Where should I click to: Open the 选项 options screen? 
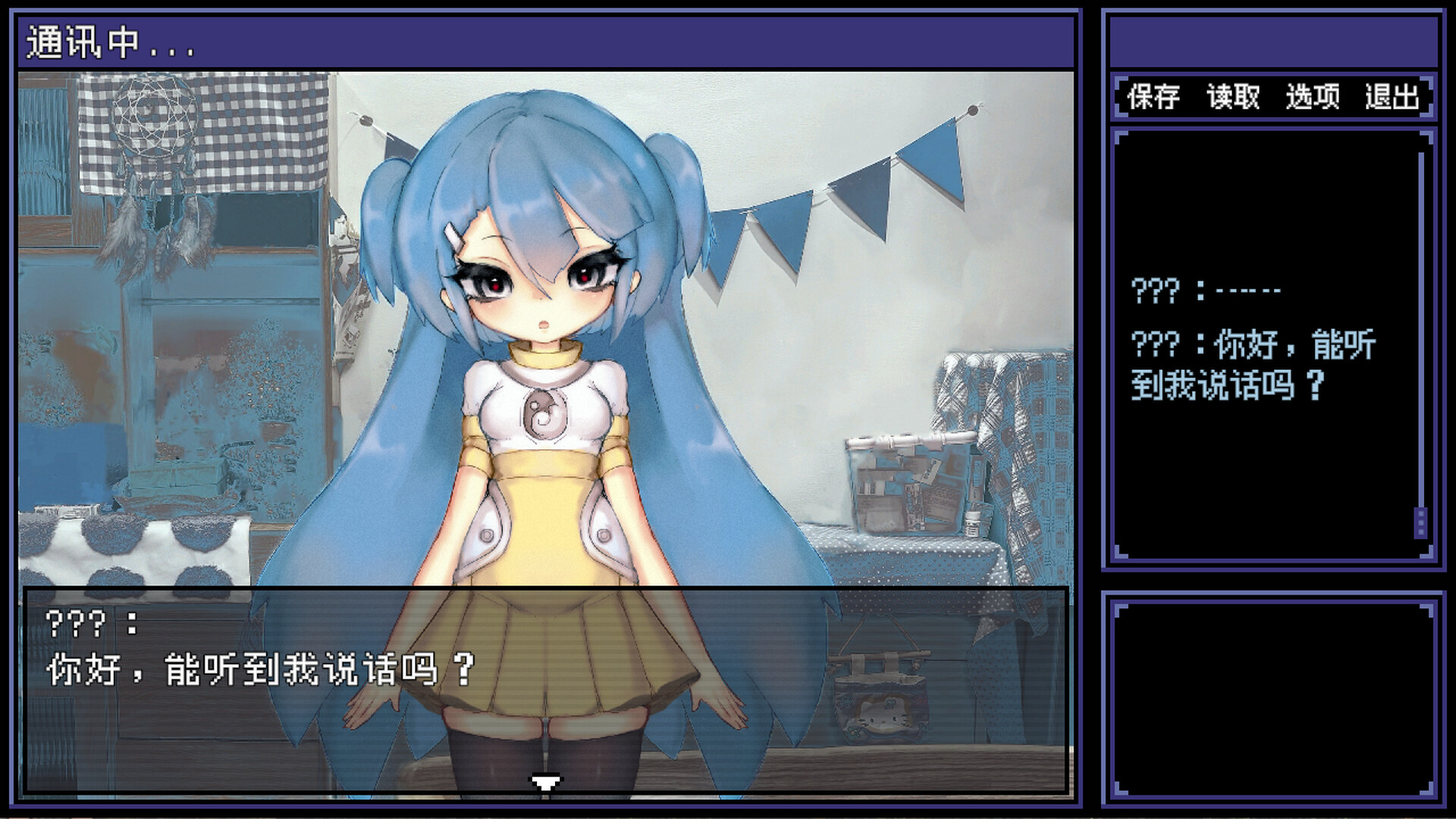click(1313, 96)
